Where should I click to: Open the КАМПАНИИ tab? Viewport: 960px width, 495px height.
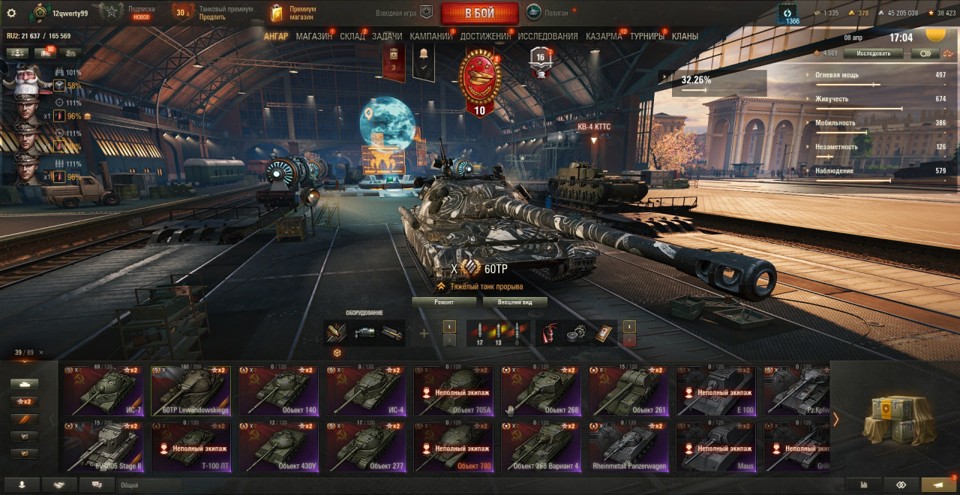point(430,36)
